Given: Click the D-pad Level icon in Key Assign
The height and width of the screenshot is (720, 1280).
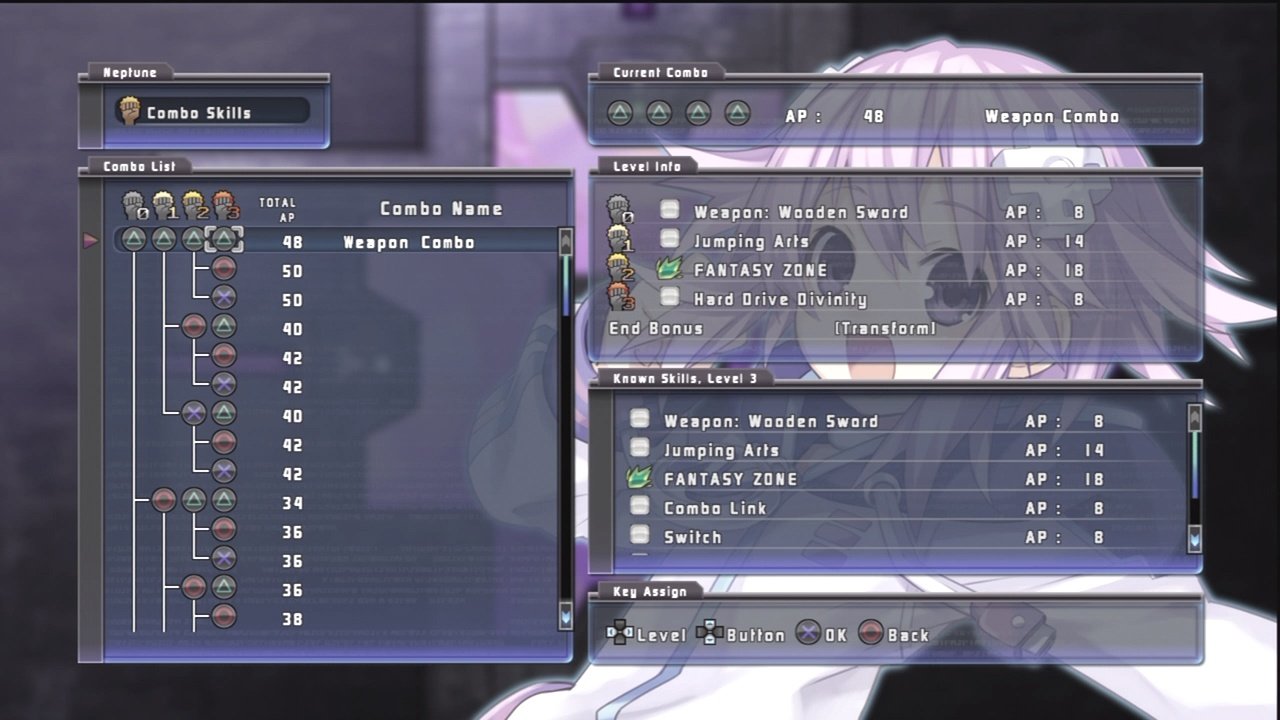Looking at the screenshot, I should 621,634.
